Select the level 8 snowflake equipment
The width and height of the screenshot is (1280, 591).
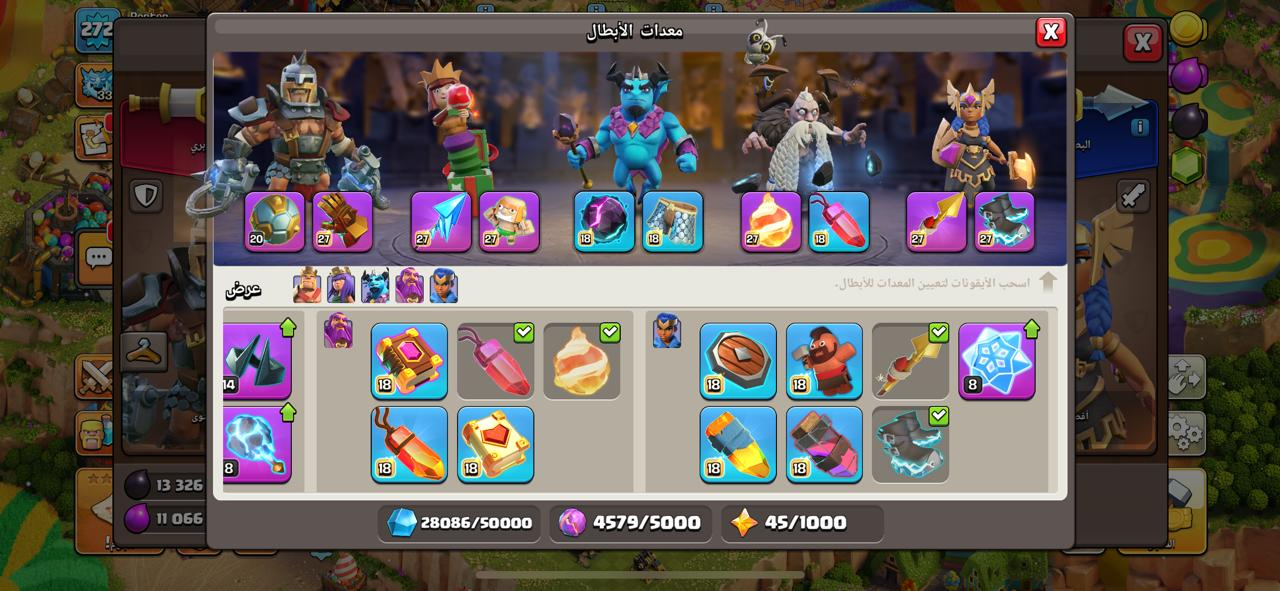click(996, 361)
